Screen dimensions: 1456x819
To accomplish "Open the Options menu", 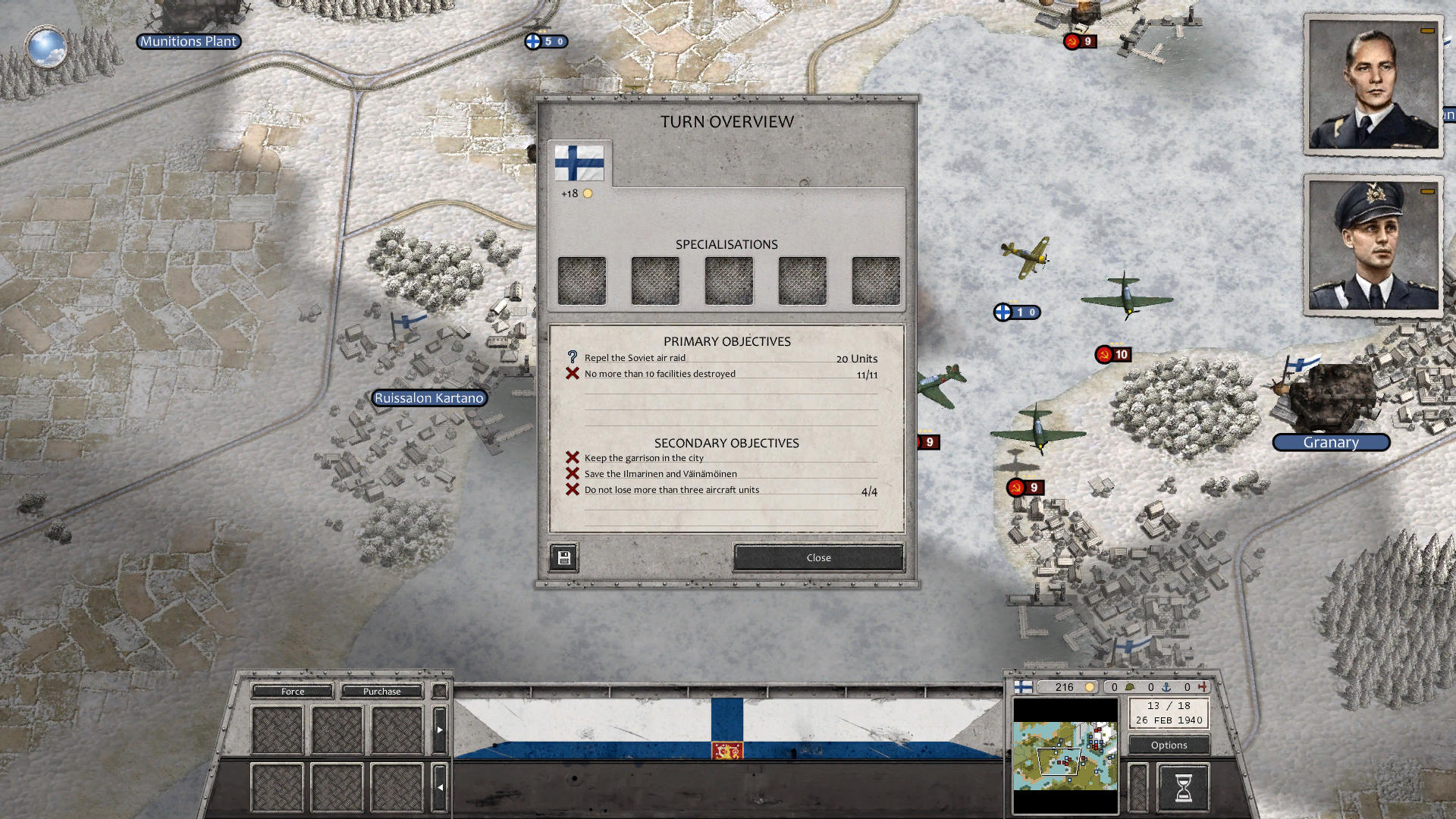I will point(1168,745).
